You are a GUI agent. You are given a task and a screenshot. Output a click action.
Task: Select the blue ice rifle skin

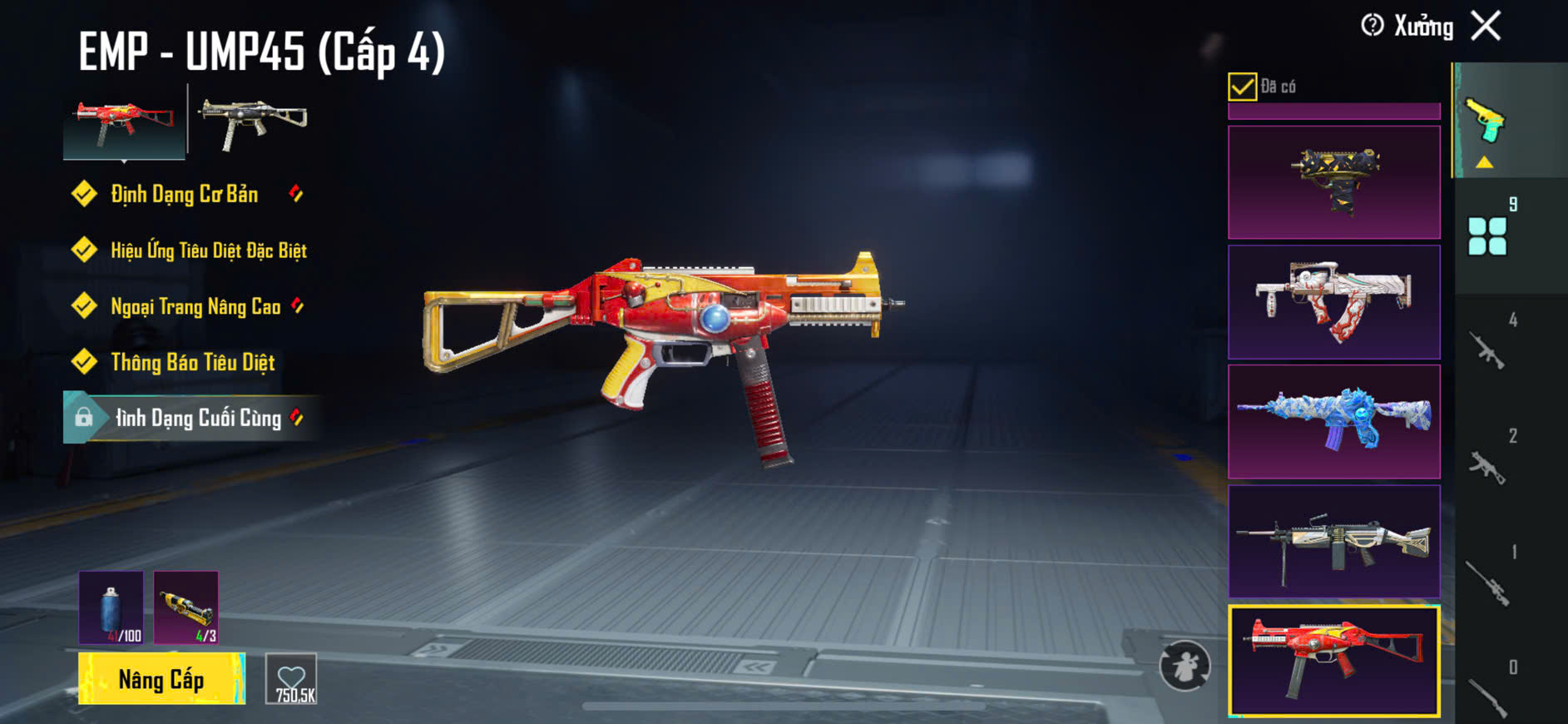coord(1333,422)
